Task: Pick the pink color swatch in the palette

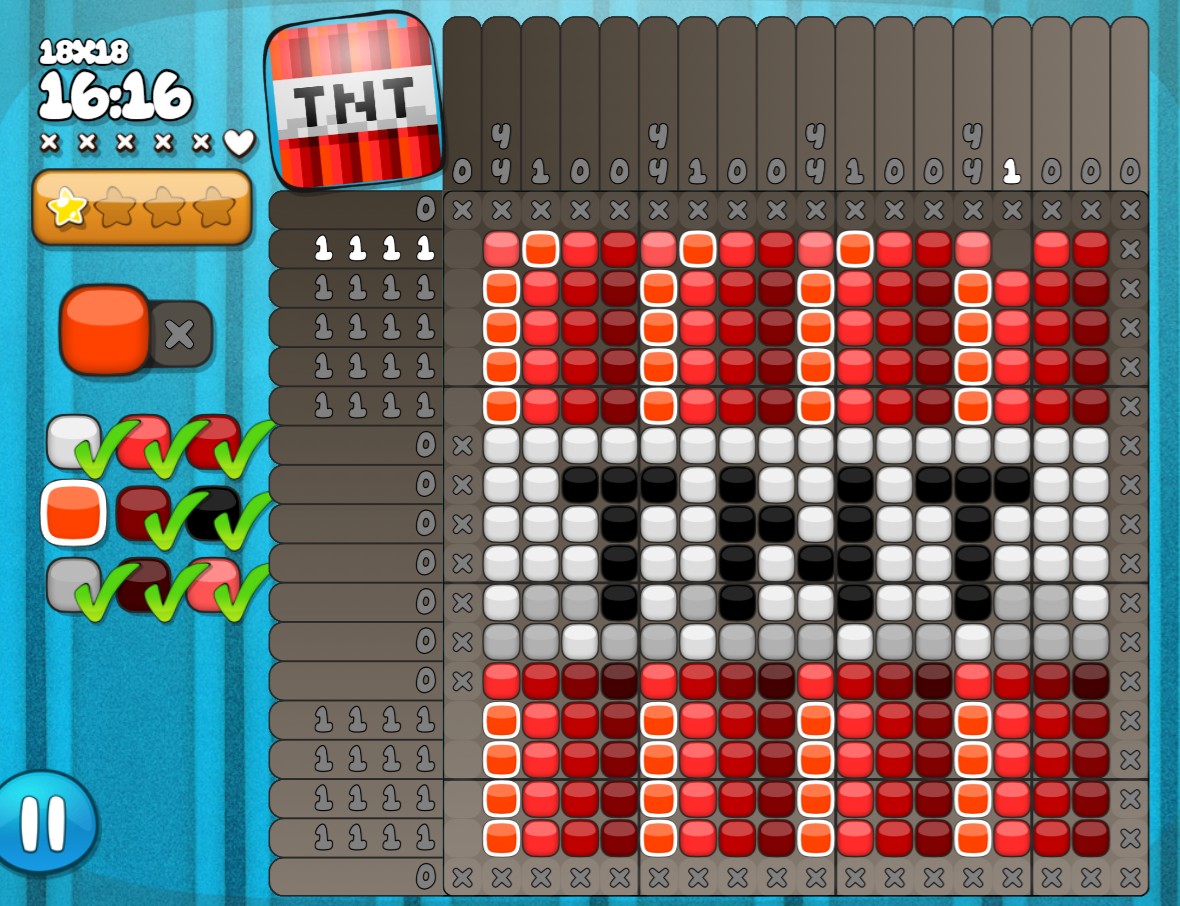Action: (x=212, y=584)
